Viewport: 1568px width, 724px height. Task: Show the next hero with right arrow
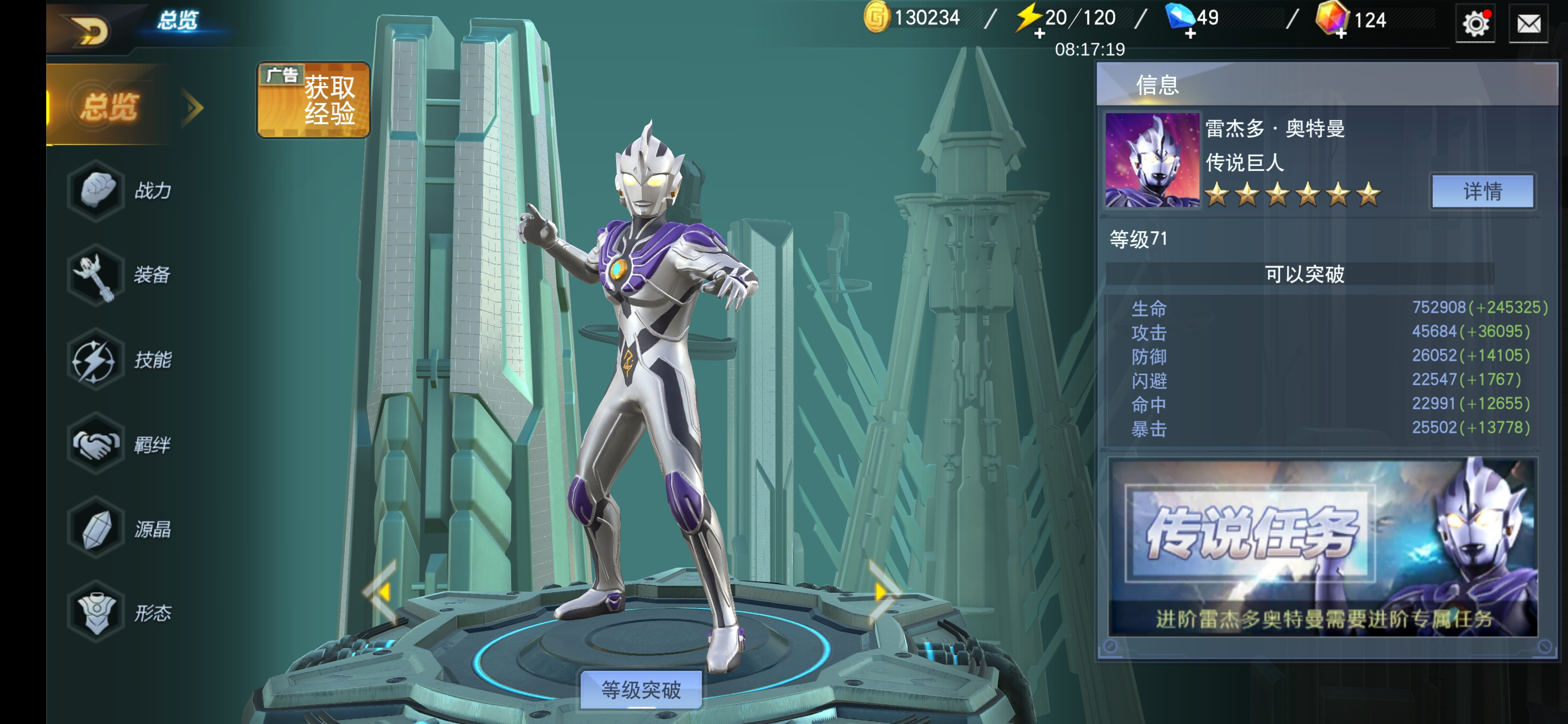883,592
